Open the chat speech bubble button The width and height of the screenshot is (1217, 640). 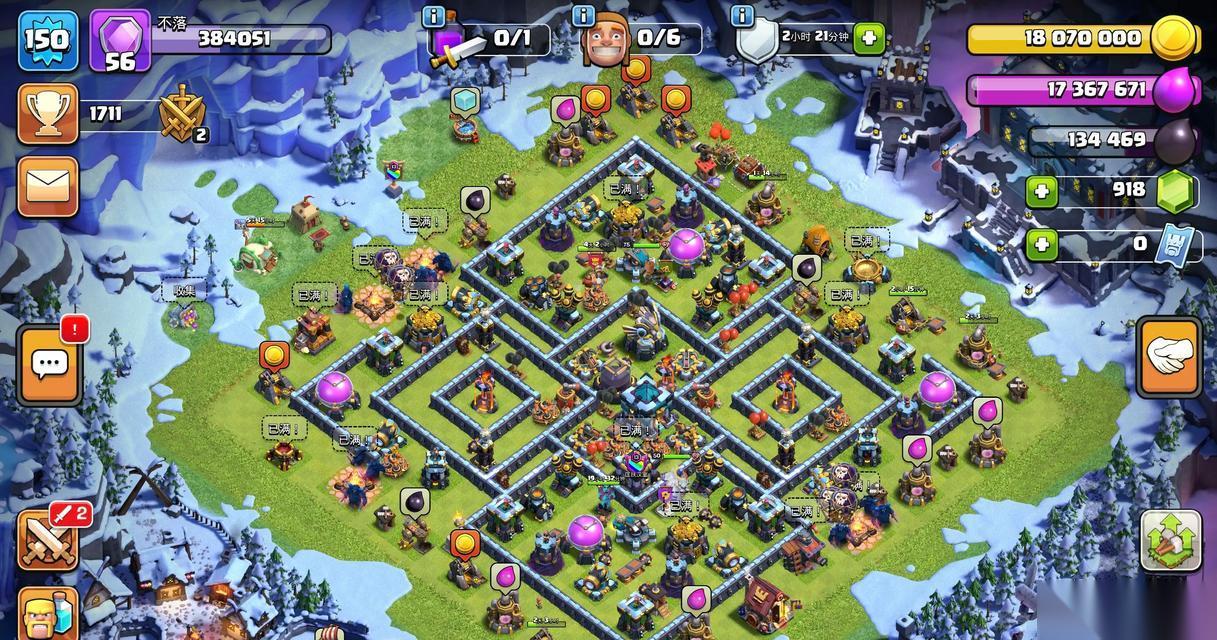coord(47,364)
